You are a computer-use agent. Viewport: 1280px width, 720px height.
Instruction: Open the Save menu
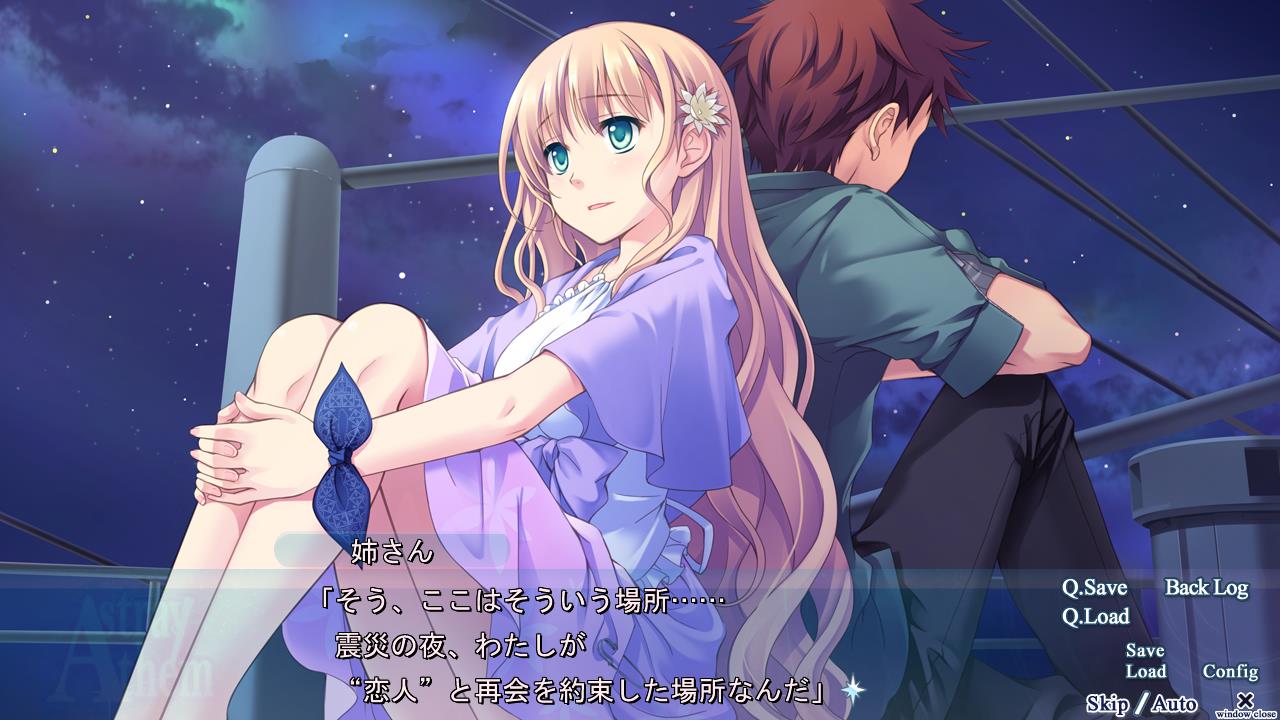[1145, 651]
